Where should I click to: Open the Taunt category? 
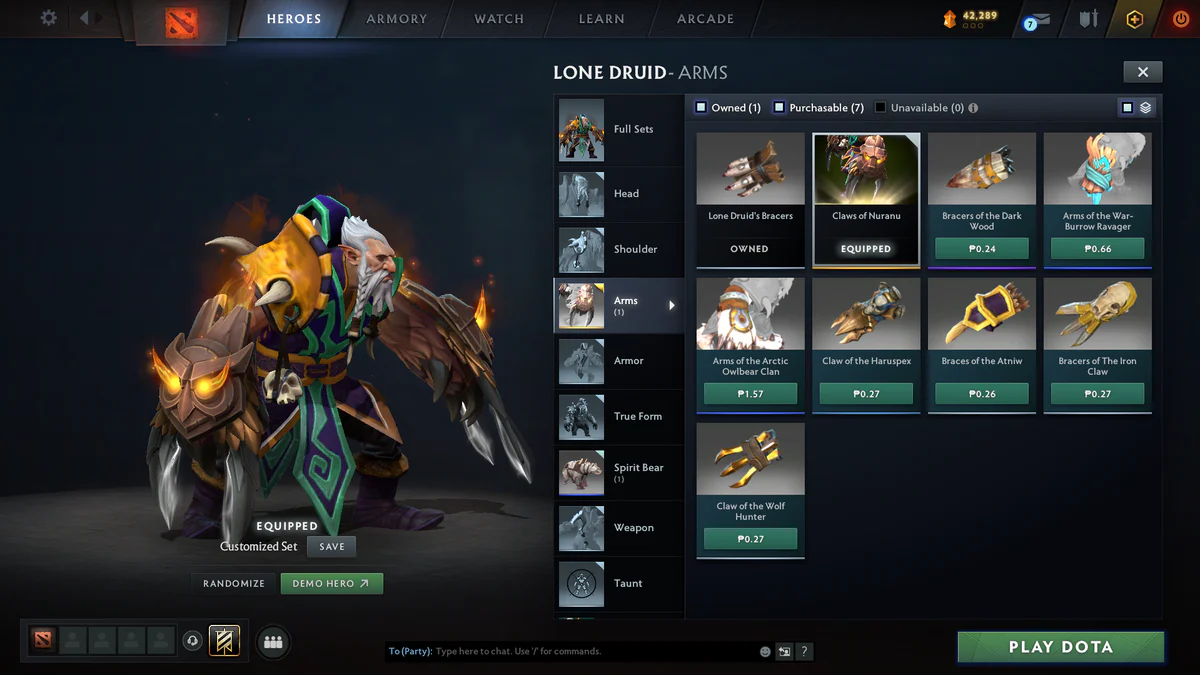coord(618,583)
